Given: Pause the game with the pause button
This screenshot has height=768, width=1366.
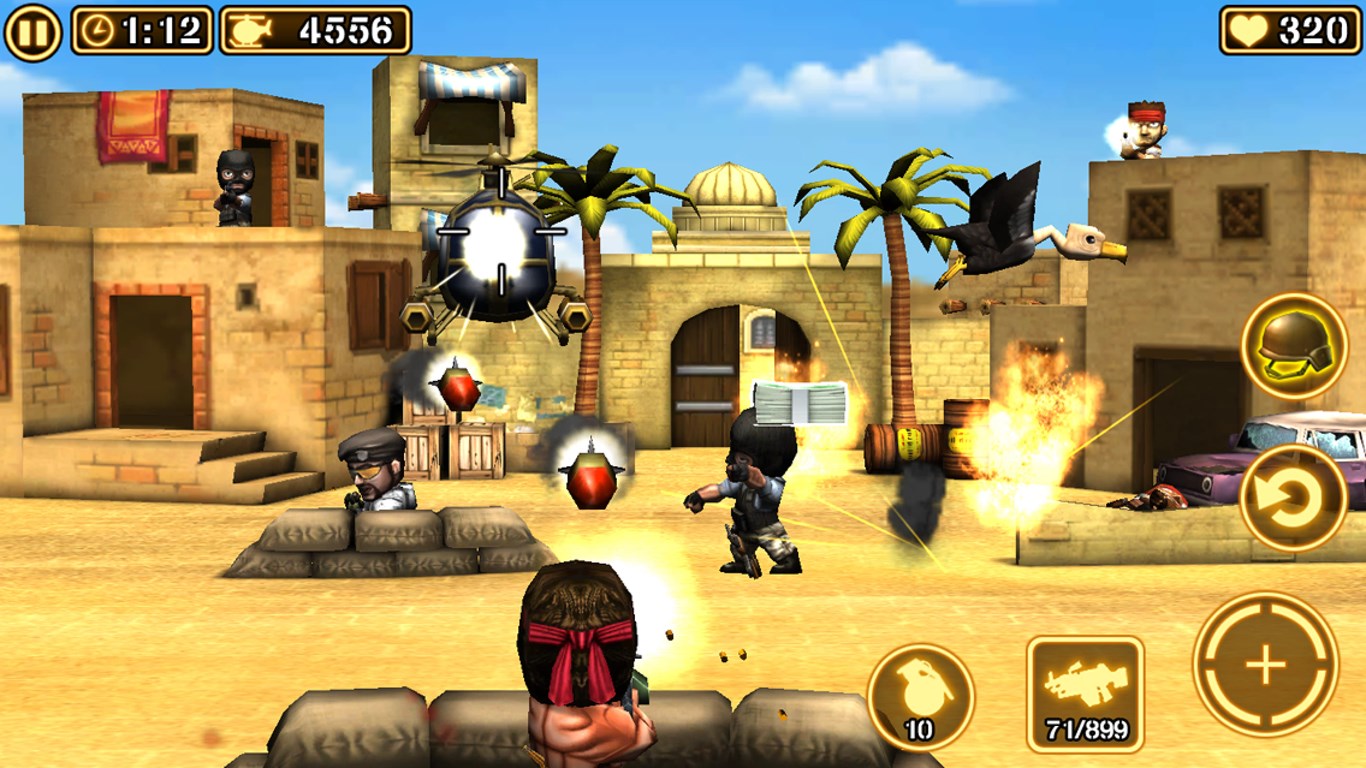Looking at the screenshot, I should (32, 31).
